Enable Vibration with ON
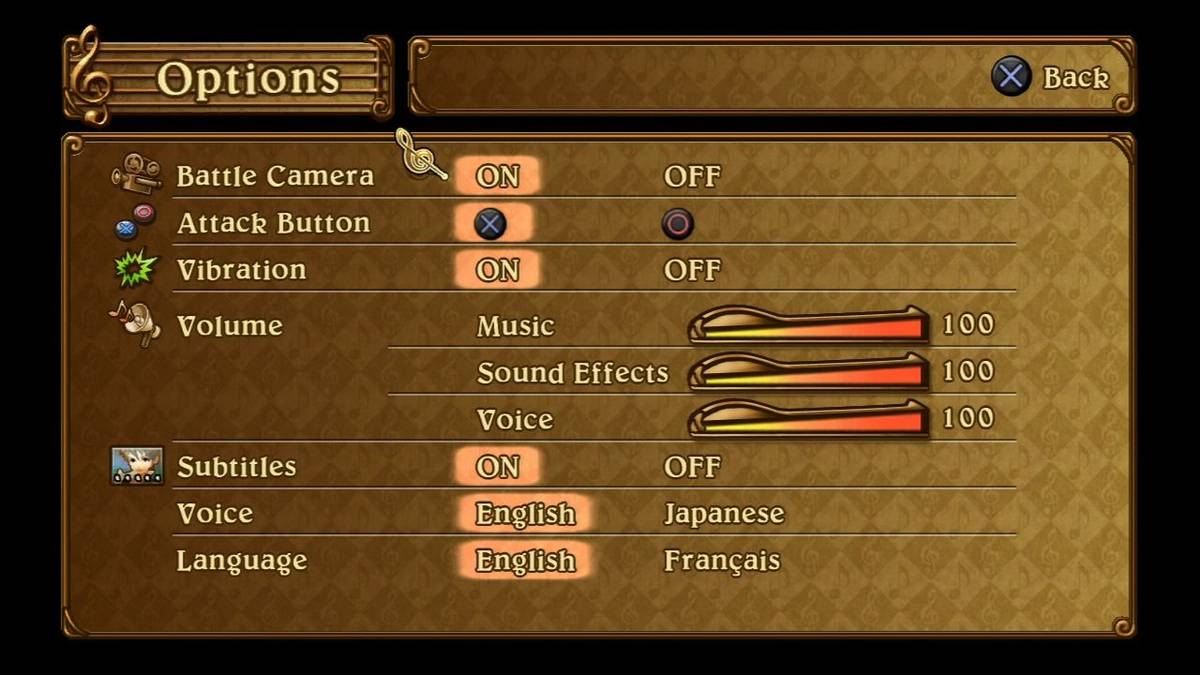This screenshot has height=675, width=1200. click(497, 270)
